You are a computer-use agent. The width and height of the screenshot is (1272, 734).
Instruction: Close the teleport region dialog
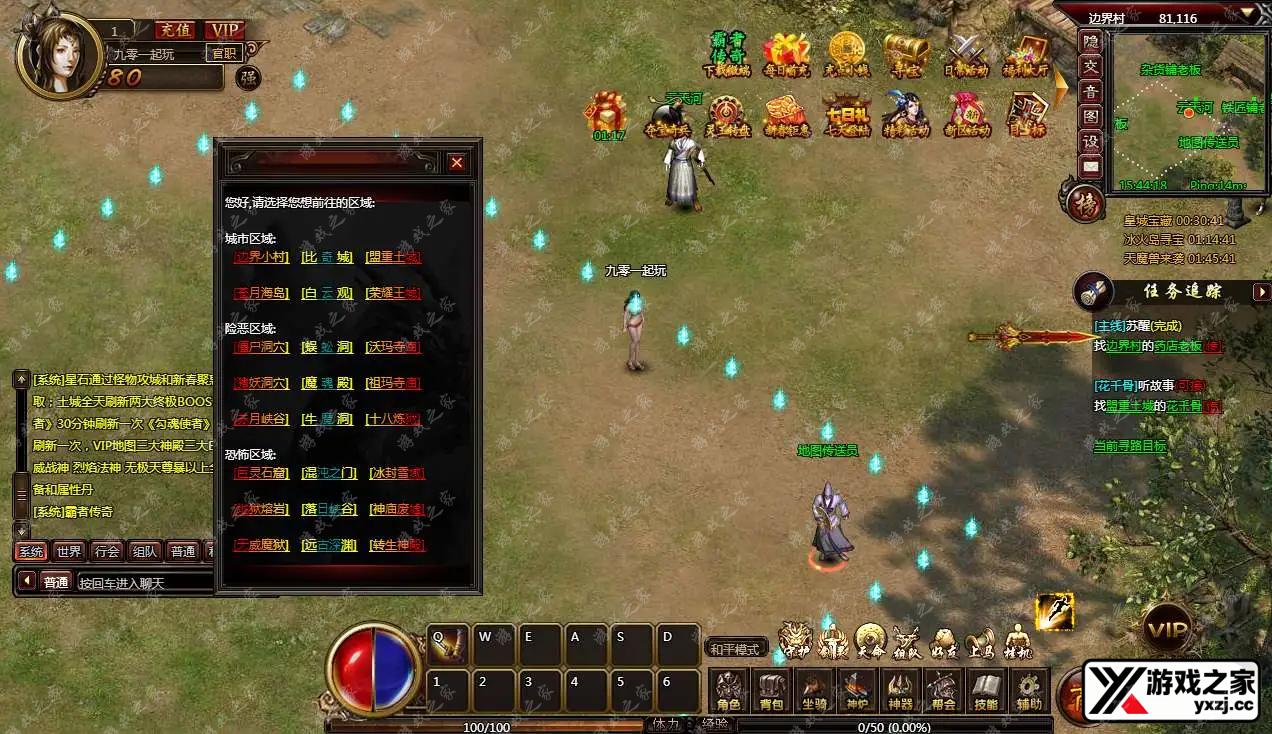pos(456,162)
